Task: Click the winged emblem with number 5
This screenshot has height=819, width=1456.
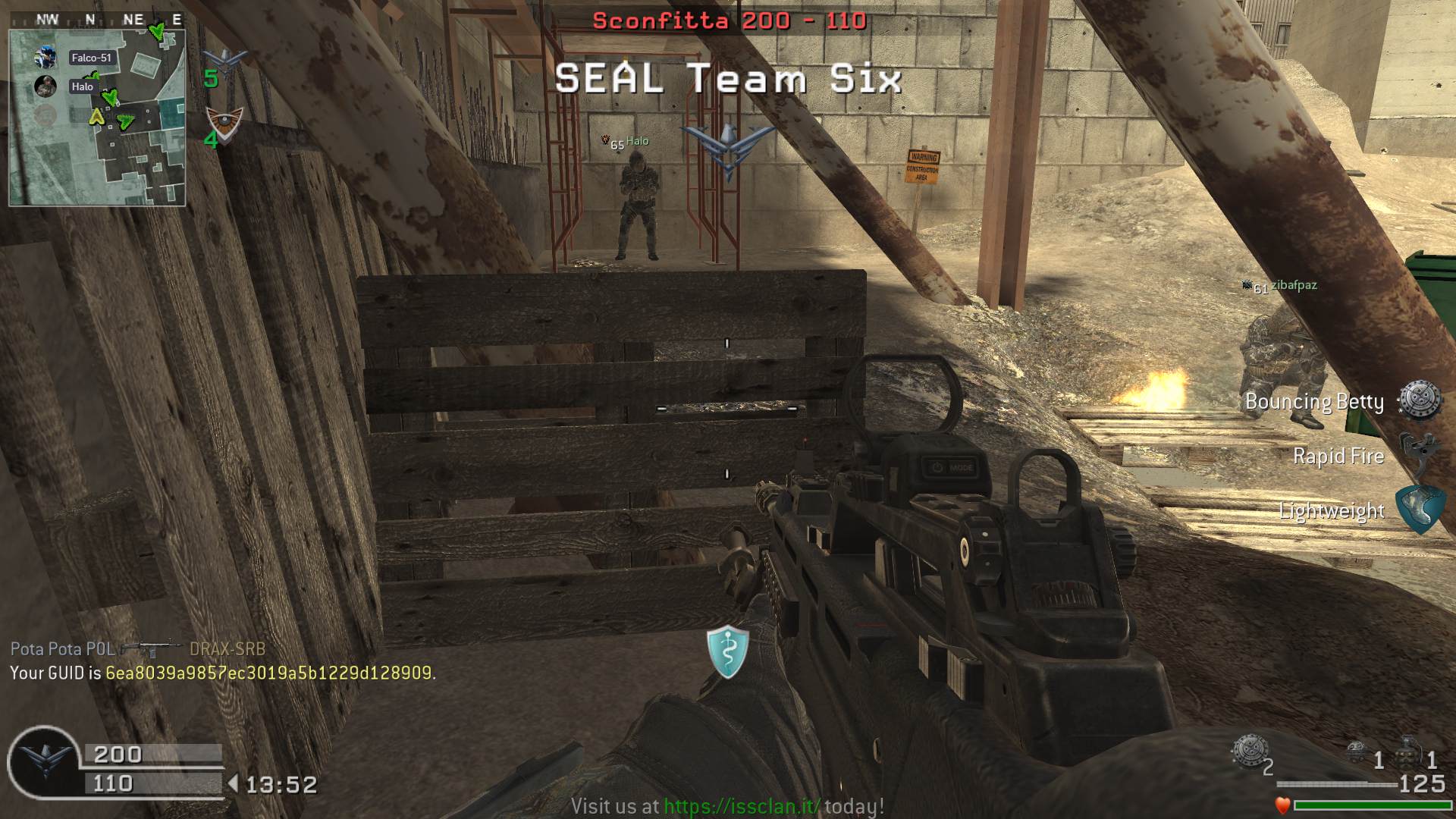Action: click(224, 62)
